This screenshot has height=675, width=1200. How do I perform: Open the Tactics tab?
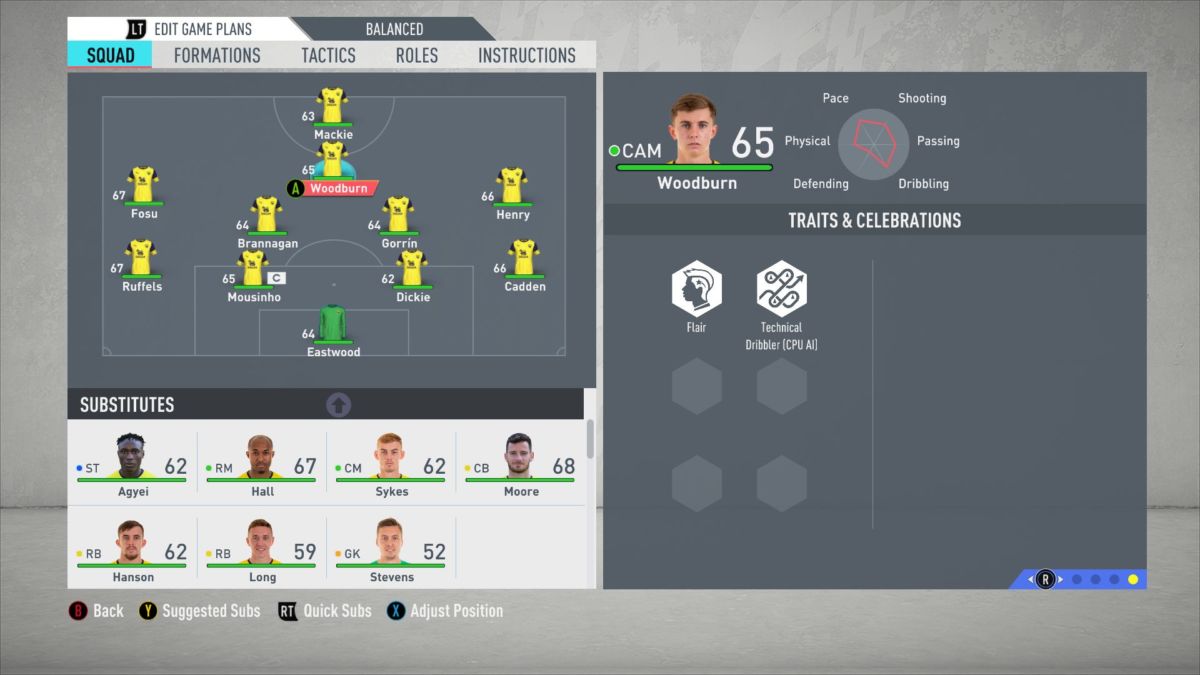pos(328,55)
